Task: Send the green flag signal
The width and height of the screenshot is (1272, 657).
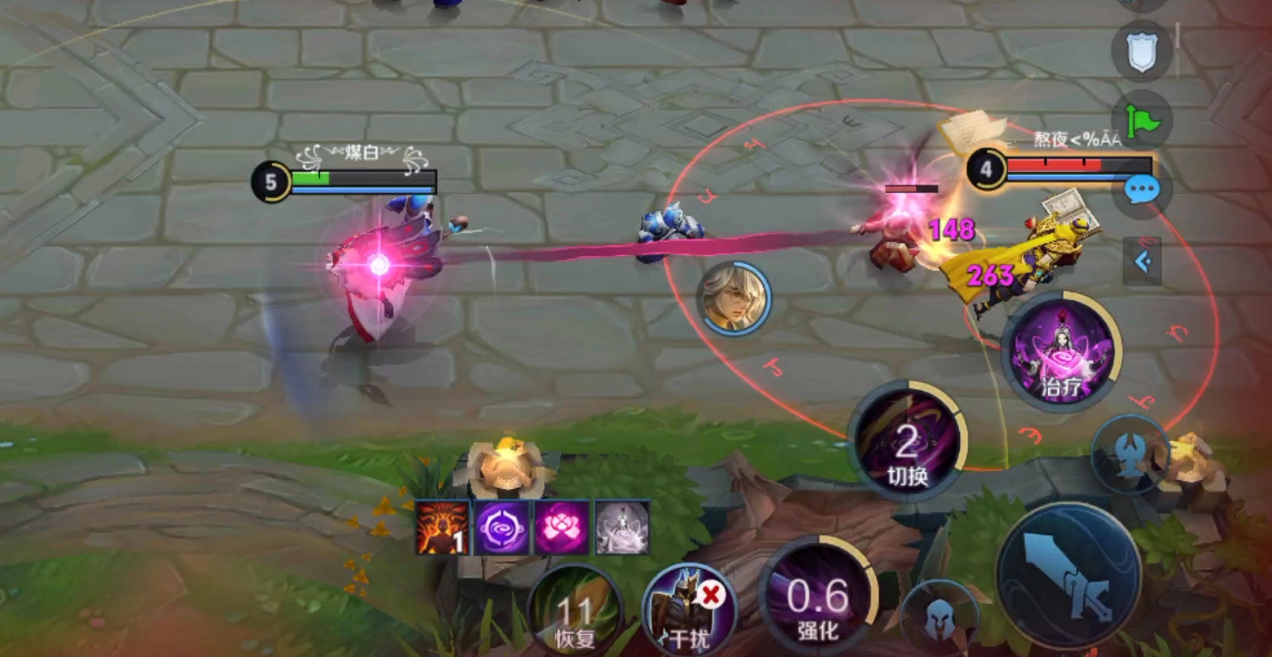Action: 1142,120
